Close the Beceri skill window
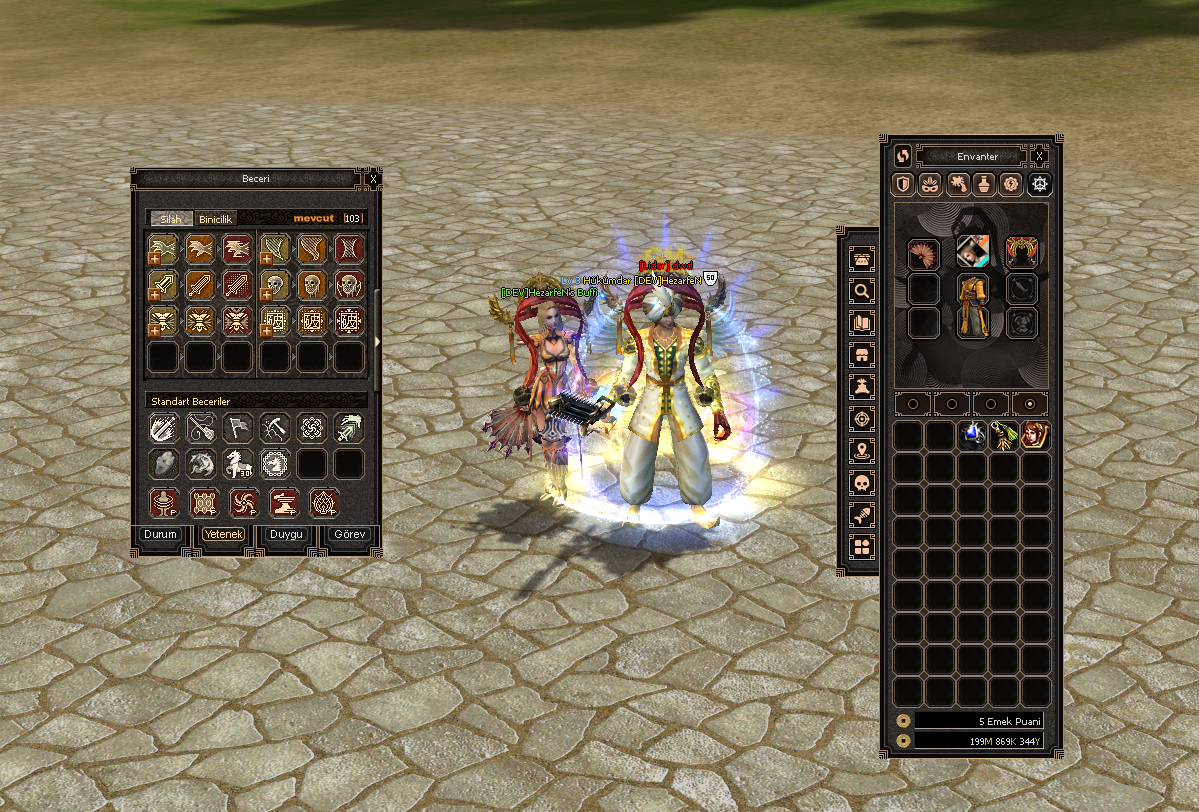1199x812 pixels. [x=373, y=179]
